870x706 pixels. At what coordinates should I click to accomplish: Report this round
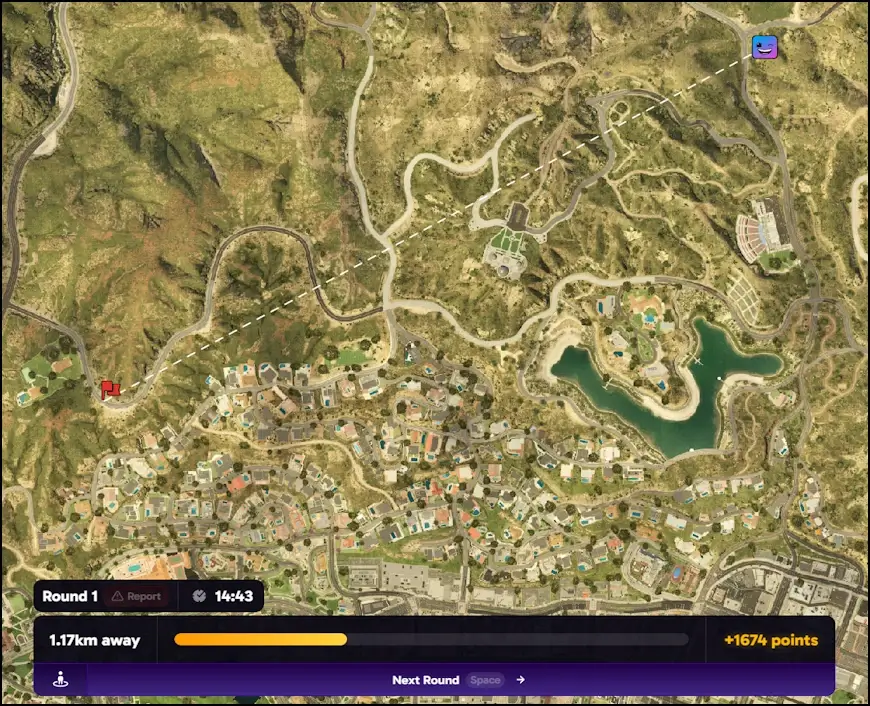136,596
